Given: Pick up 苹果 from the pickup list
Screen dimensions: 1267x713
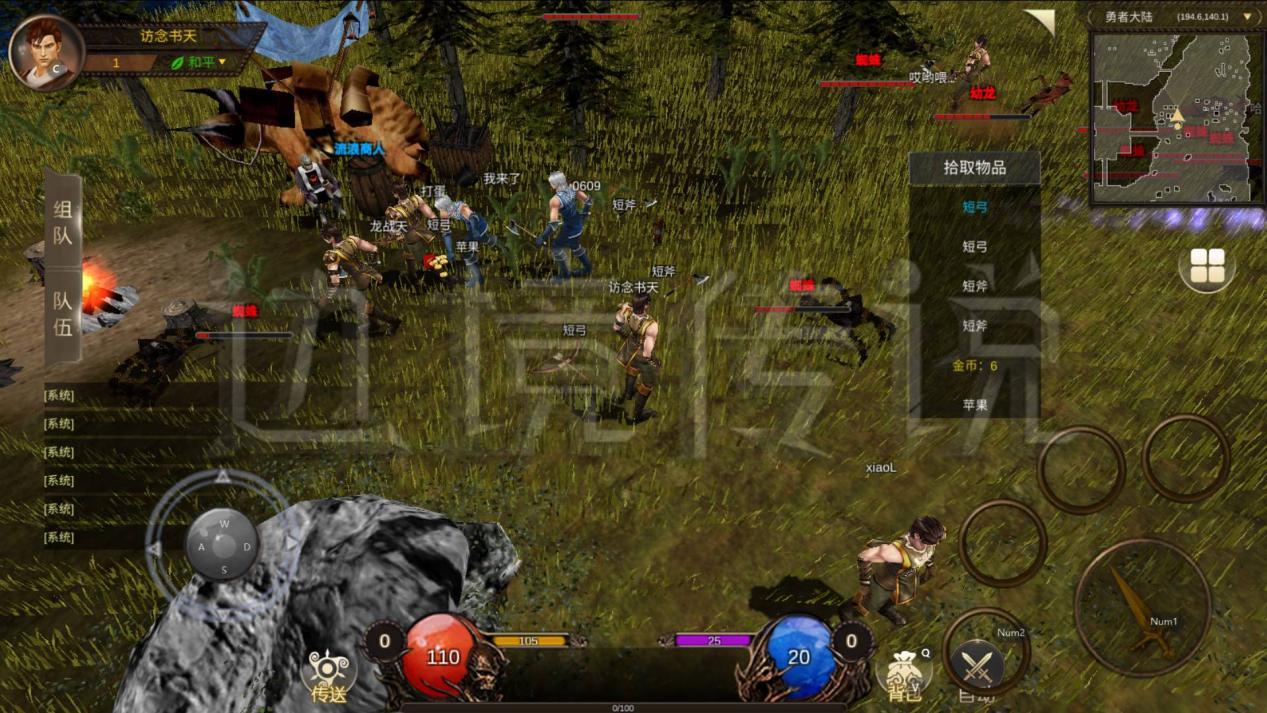Looking at the screenshot, I should click(975, 405).
